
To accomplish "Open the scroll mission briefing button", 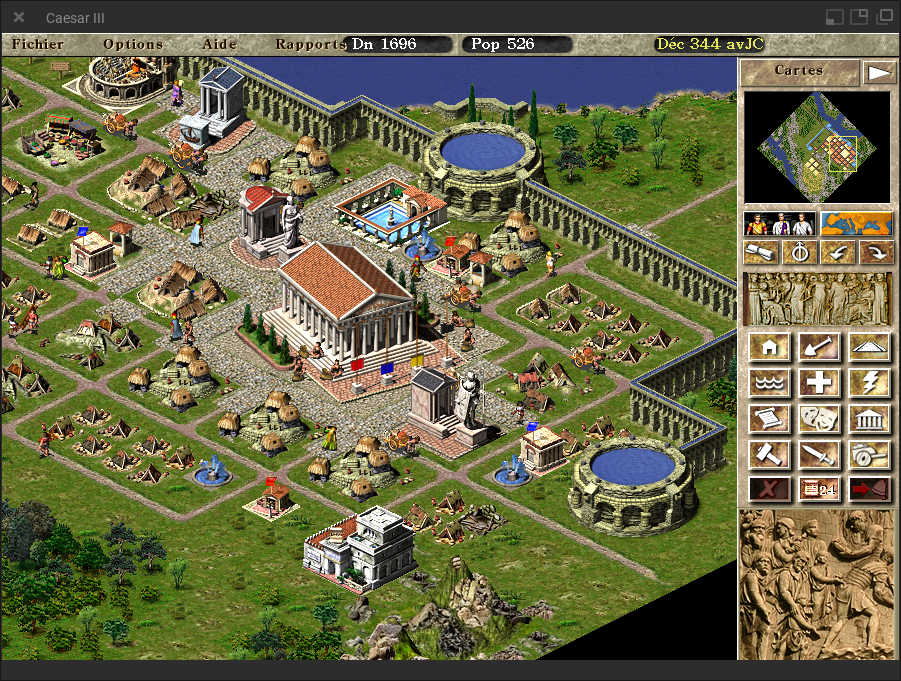I will (762, 253).
